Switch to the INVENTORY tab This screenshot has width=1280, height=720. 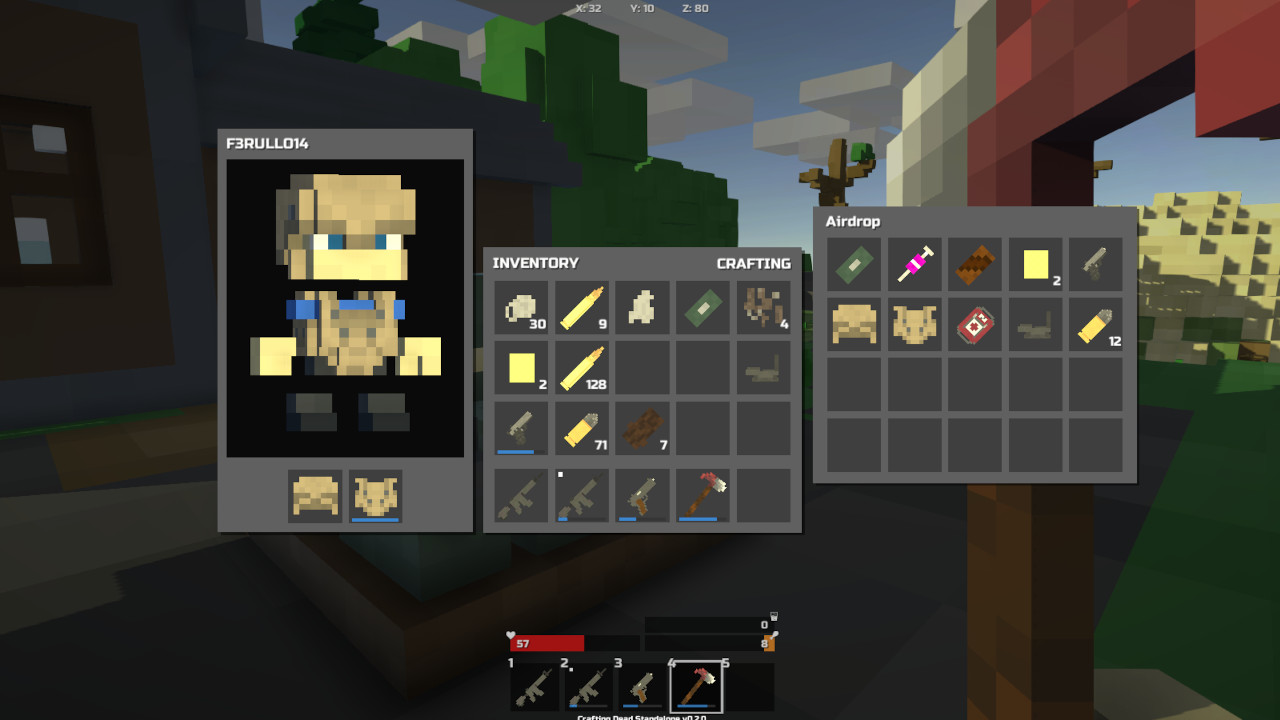[535, 263]
